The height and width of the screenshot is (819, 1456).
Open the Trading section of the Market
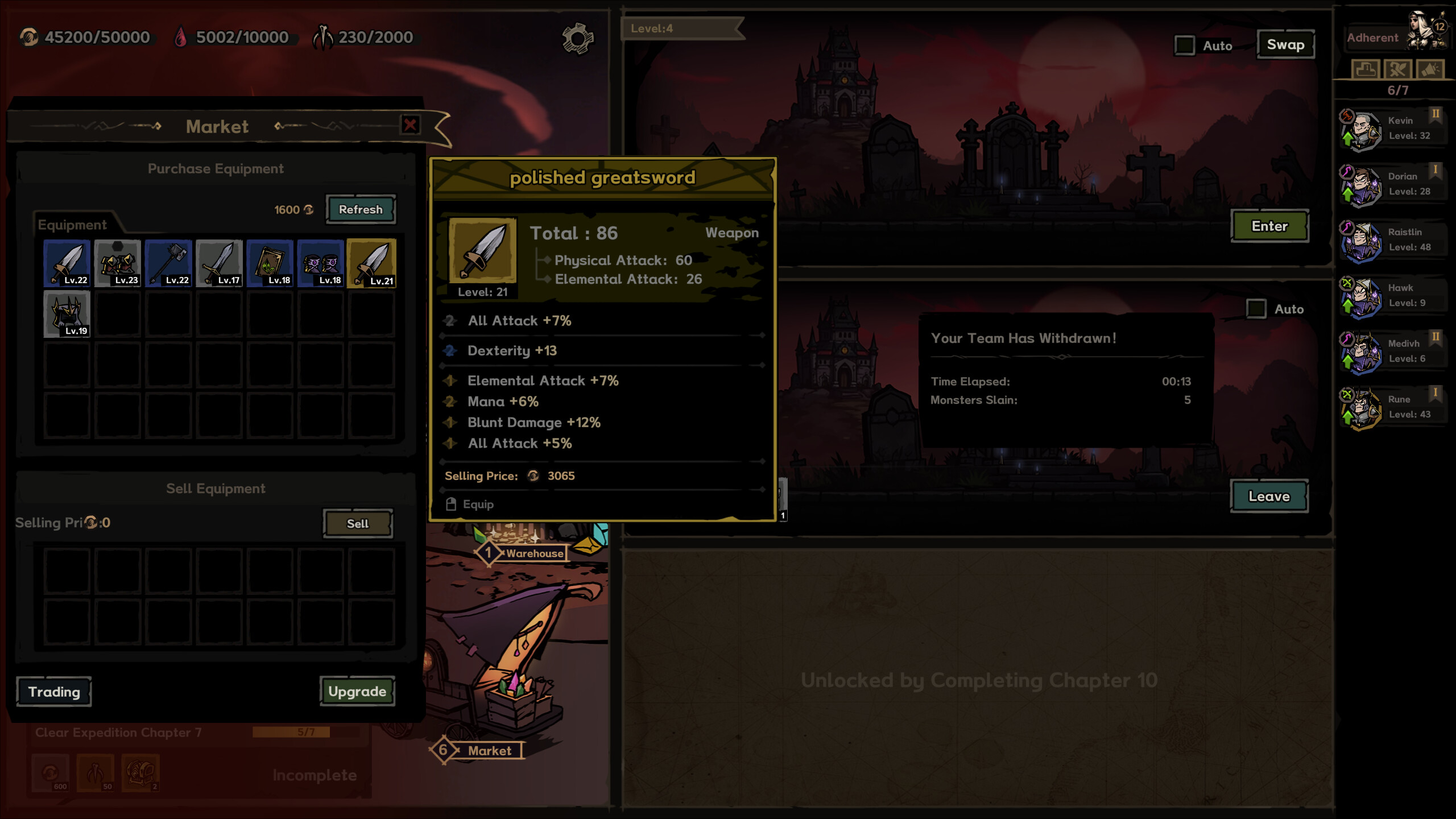(53, 692)
